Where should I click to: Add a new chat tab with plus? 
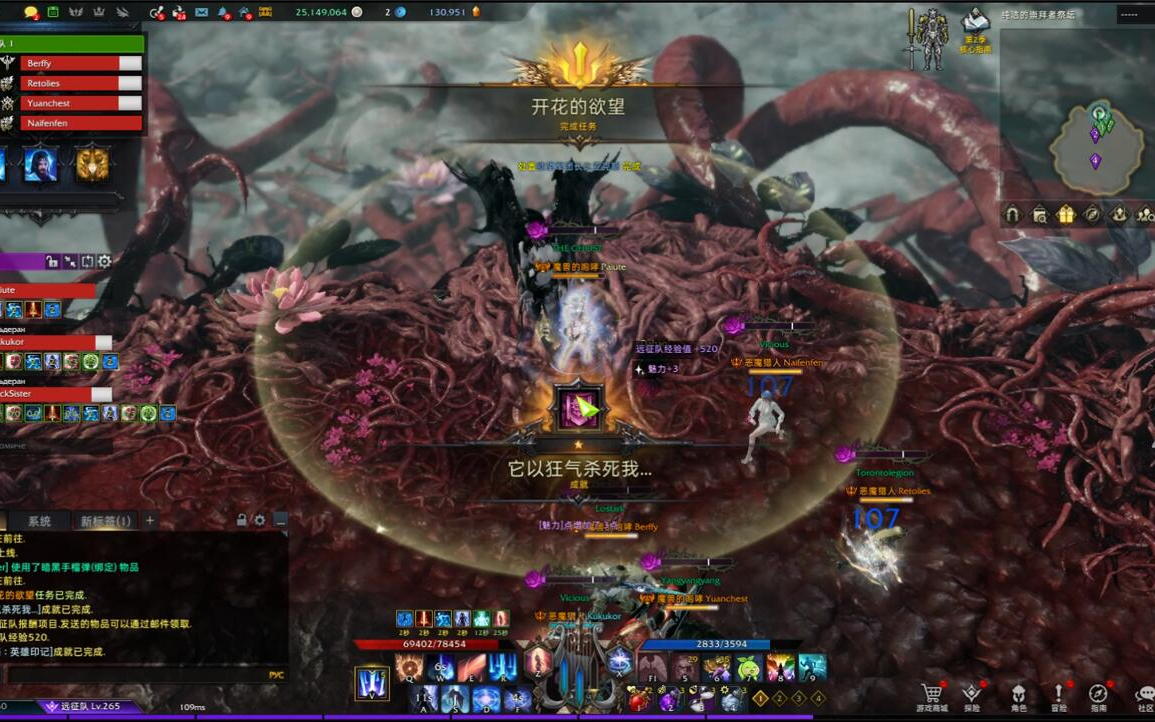(150, 520)
